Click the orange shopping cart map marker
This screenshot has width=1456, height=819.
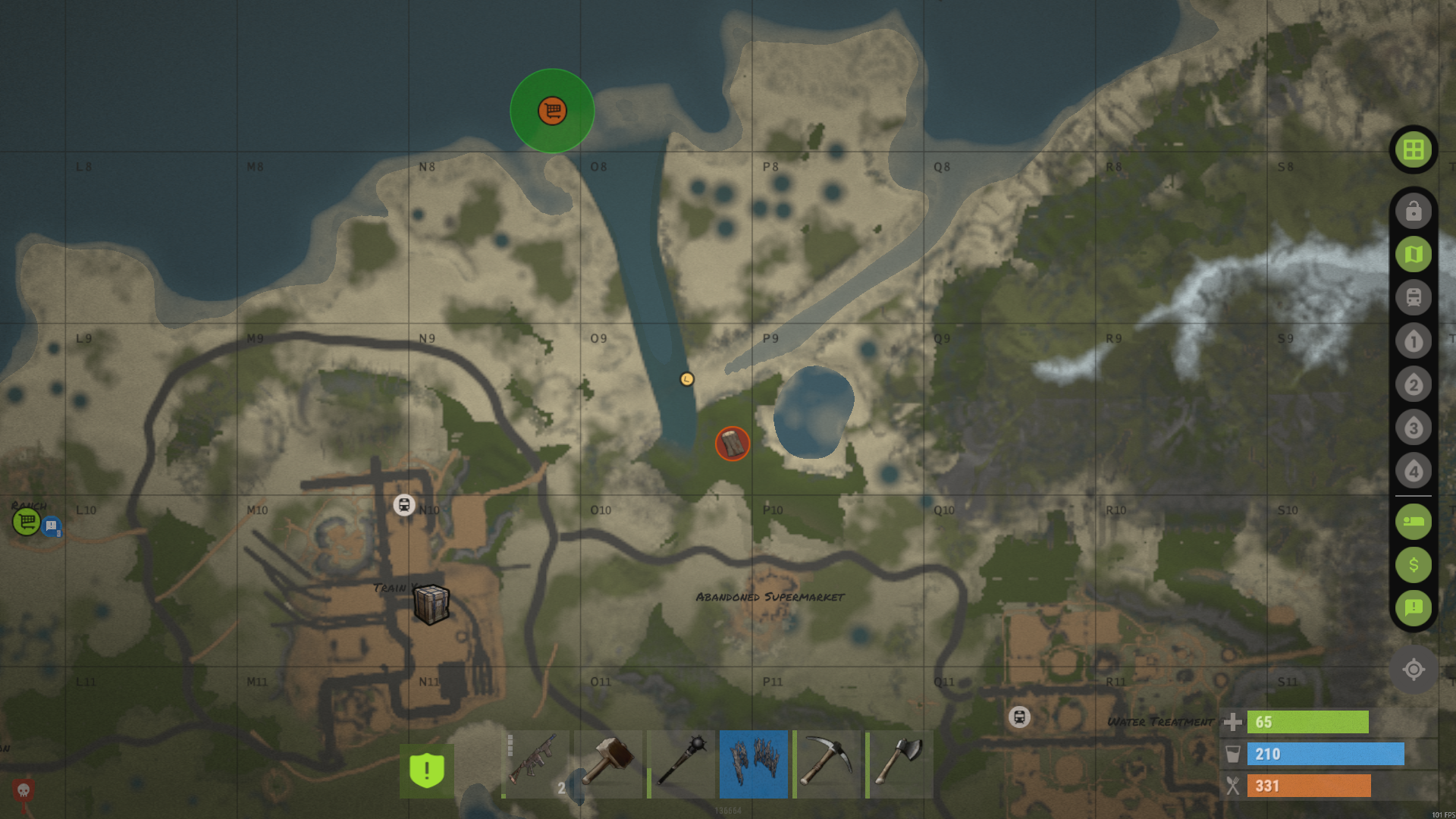[x=552, y=111]
